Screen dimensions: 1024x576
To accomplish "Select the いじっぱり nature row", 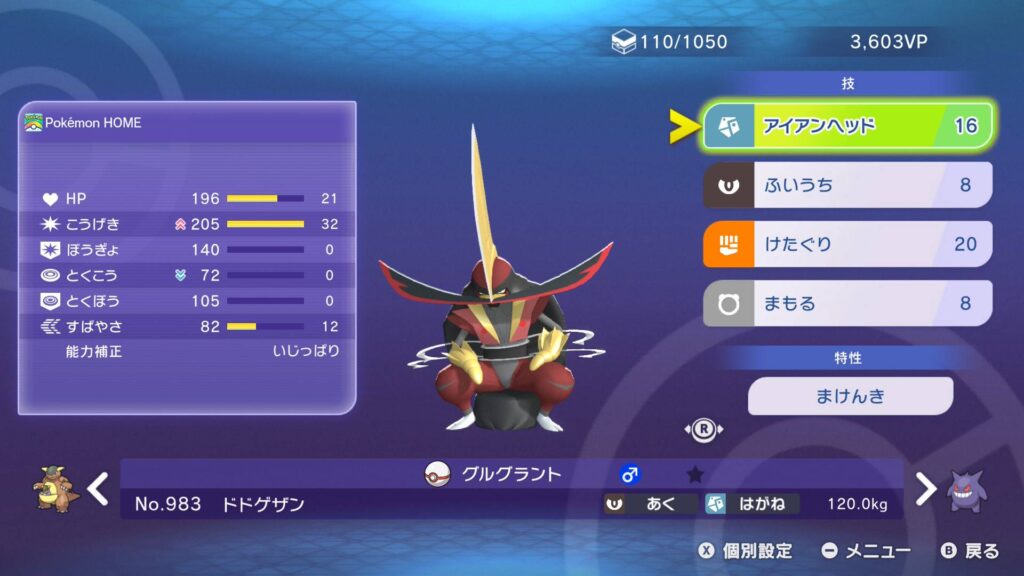I will coord(187,351).
